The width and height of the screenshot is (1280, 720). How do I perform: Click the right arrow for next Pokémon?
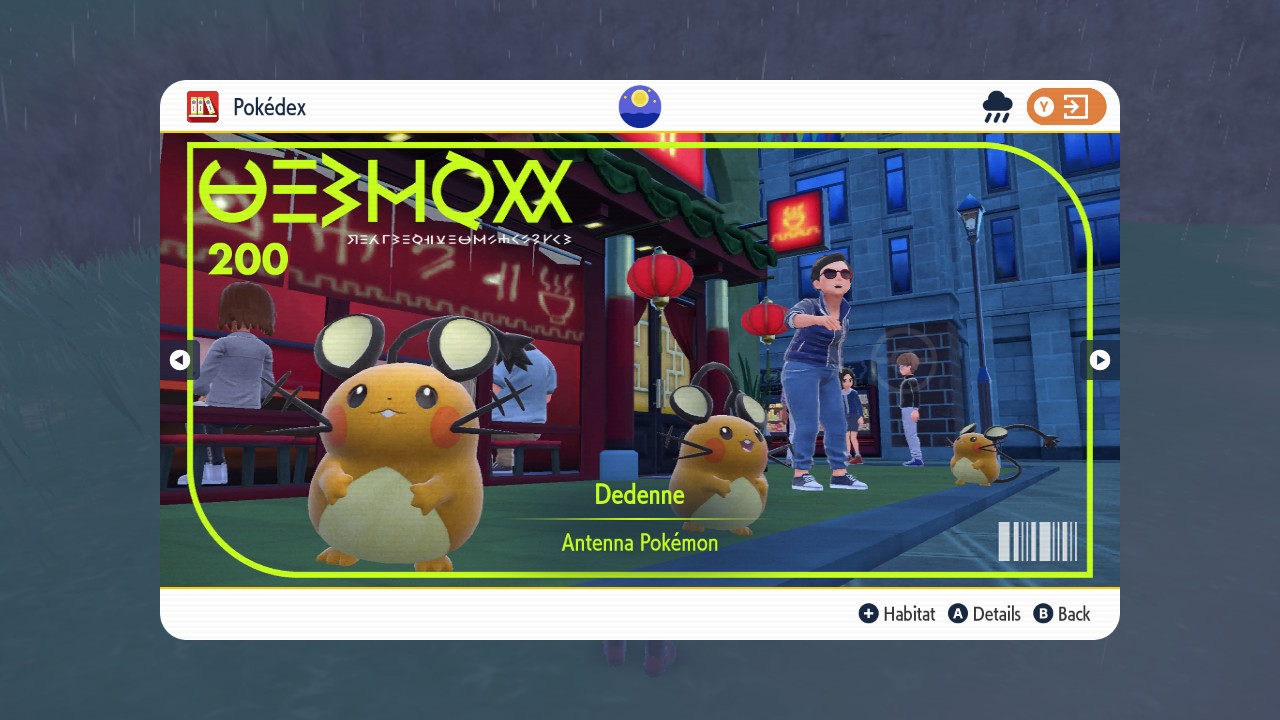(x=1099, y=360)
